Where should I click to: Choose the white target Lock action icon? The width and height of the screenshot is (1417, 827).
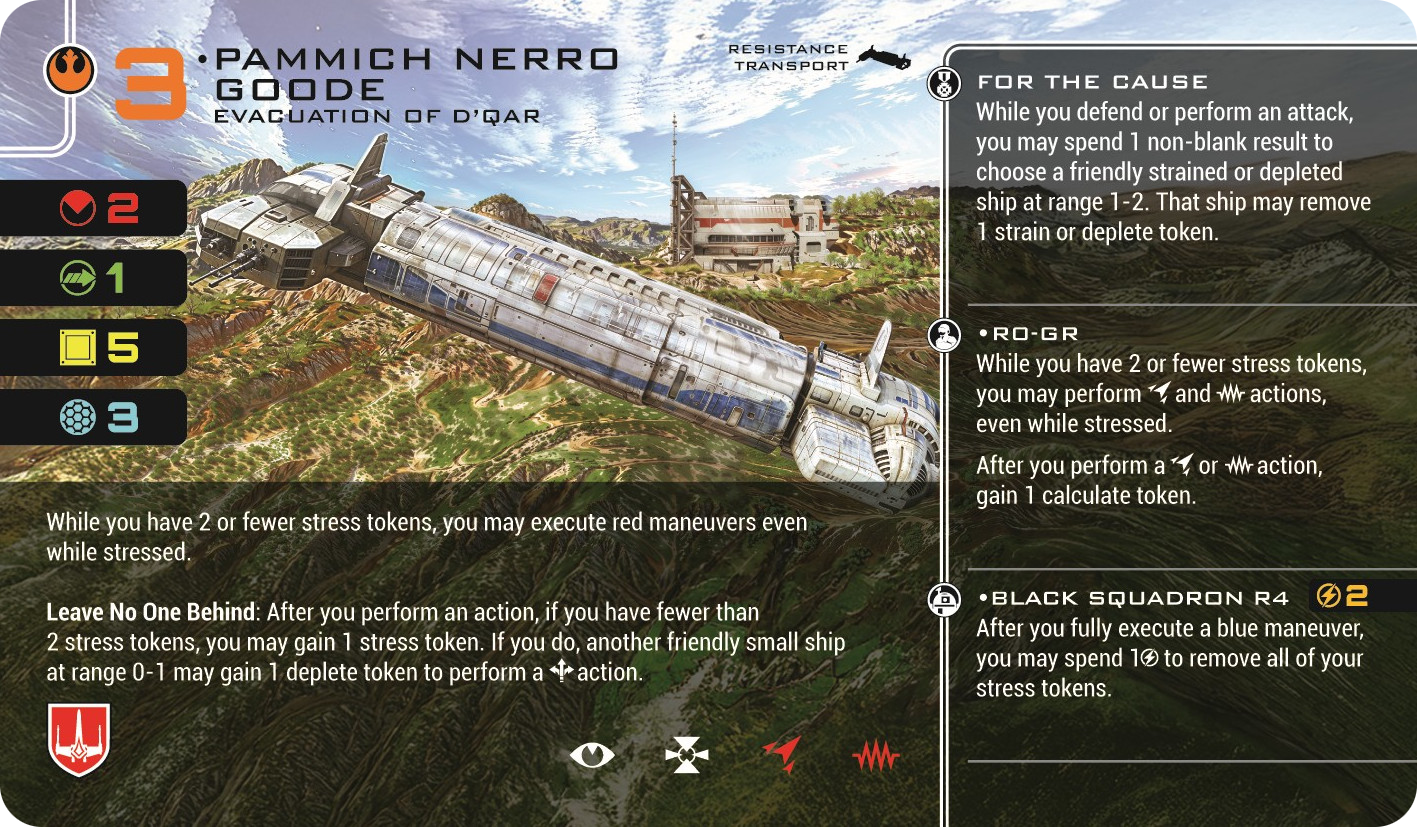[x=686, y=757]
